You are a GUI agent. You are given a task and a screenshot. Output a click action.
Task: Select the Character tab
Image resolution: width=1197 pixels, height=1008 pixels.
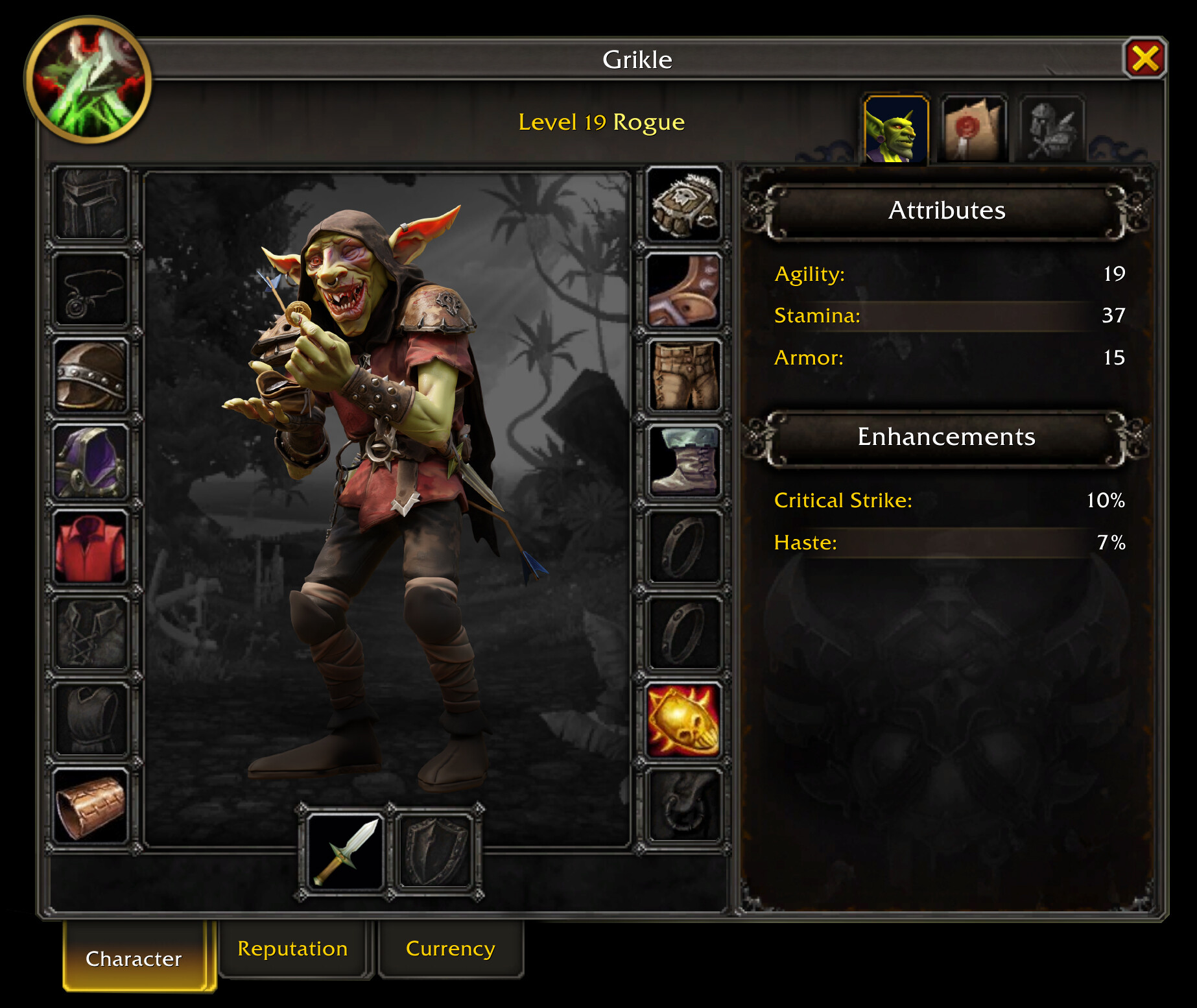134,957
